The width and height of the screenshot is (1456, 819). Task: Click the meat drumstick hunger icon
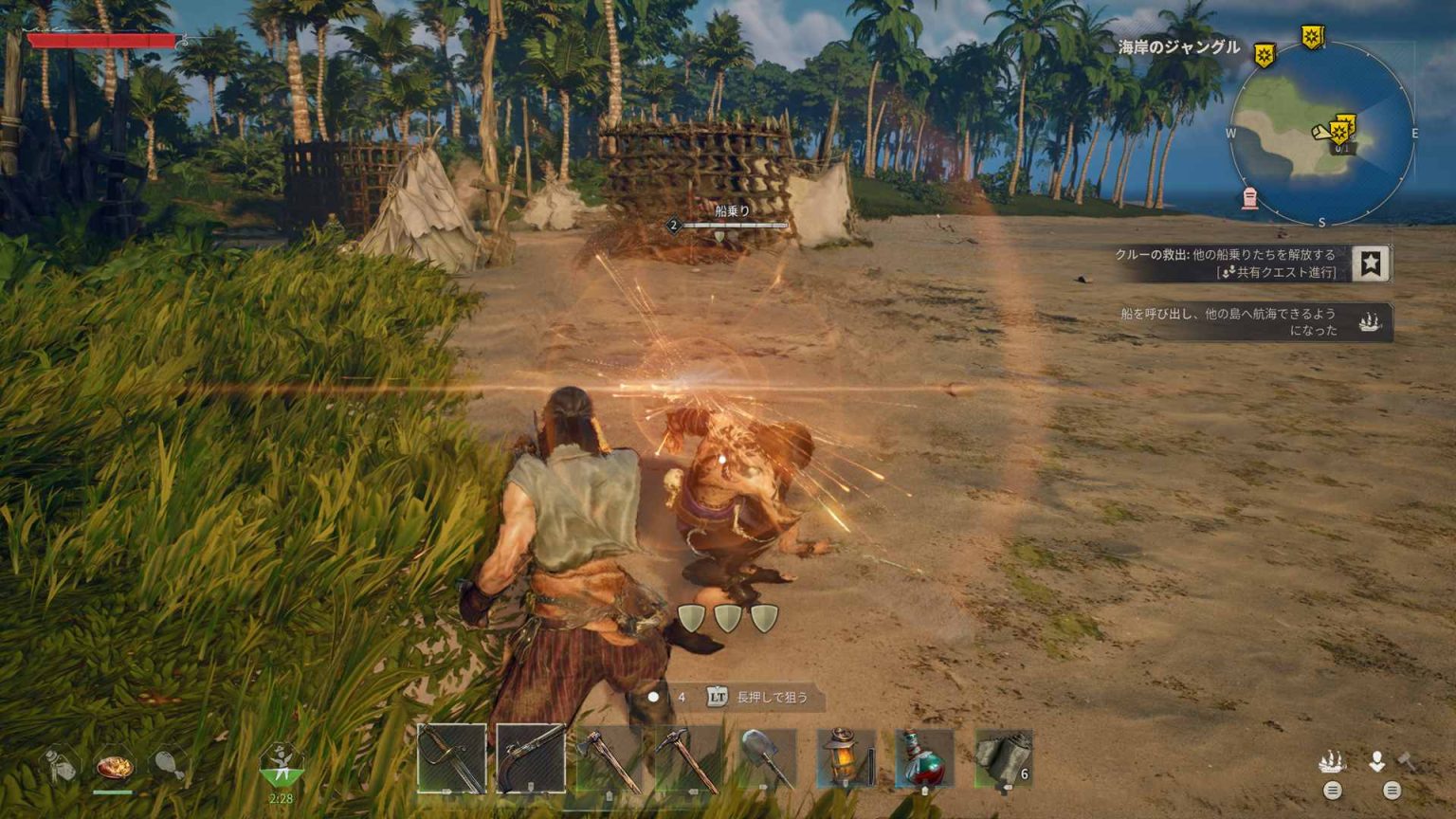pyautogui.click(x=168, y=764)
